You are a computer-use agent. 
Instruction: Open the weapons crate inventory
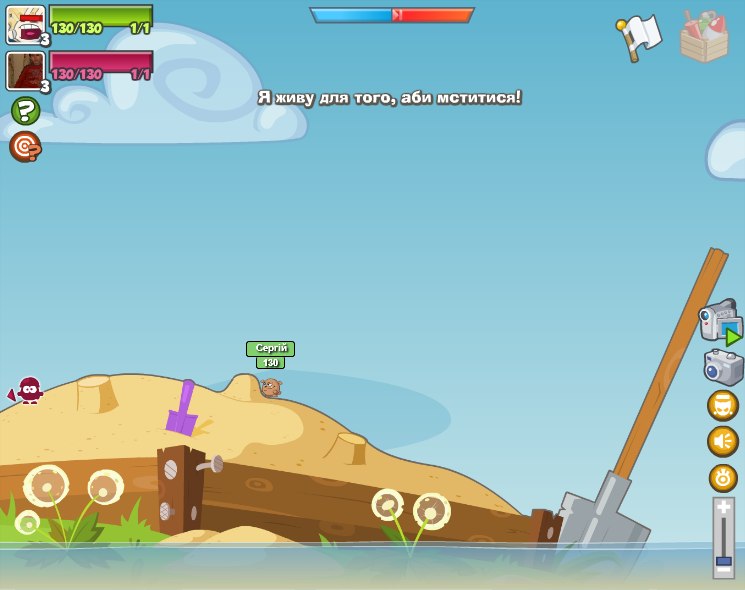(x=704, y=37)
